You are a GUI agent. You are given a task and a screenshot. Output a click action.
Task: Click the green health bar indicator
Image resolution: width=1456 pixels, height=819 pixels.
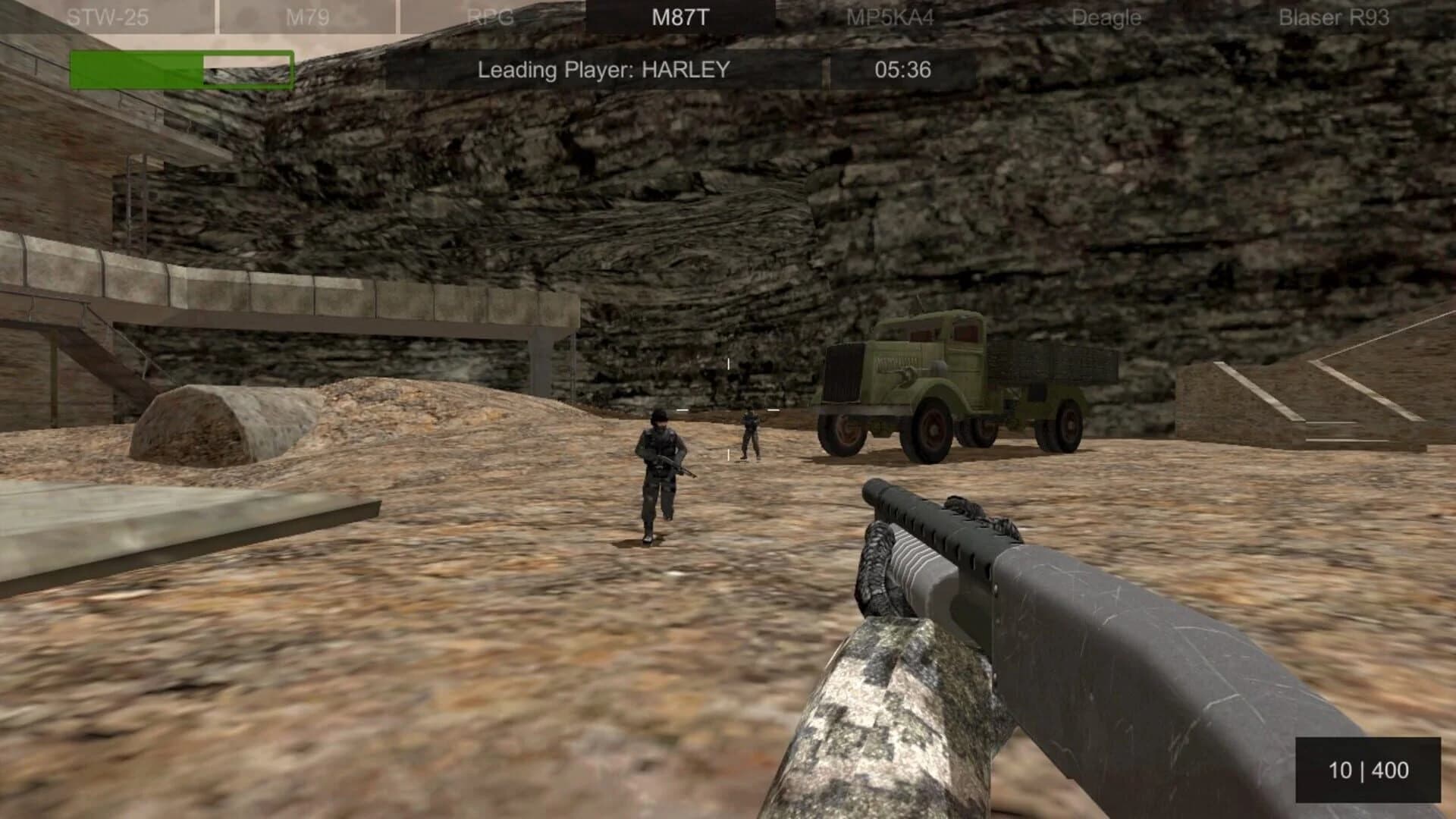136,67
